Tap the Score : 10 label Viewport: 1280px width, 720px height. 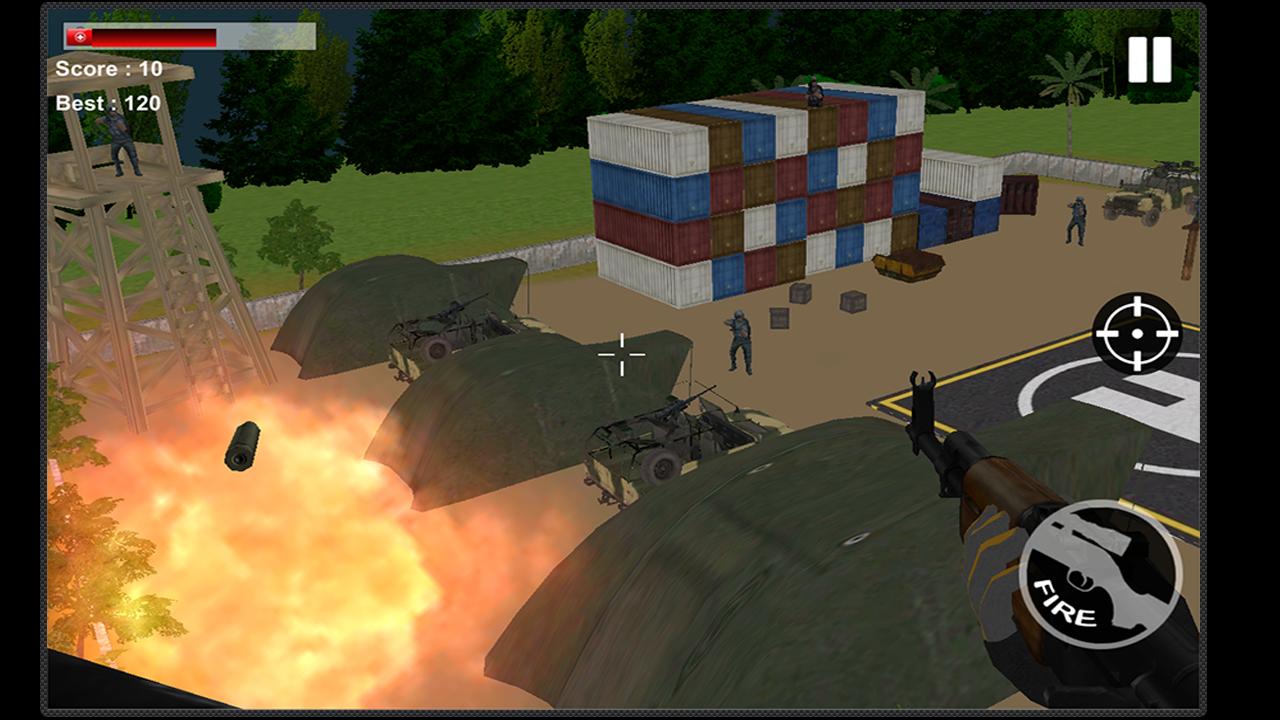(x=110, y=69)
